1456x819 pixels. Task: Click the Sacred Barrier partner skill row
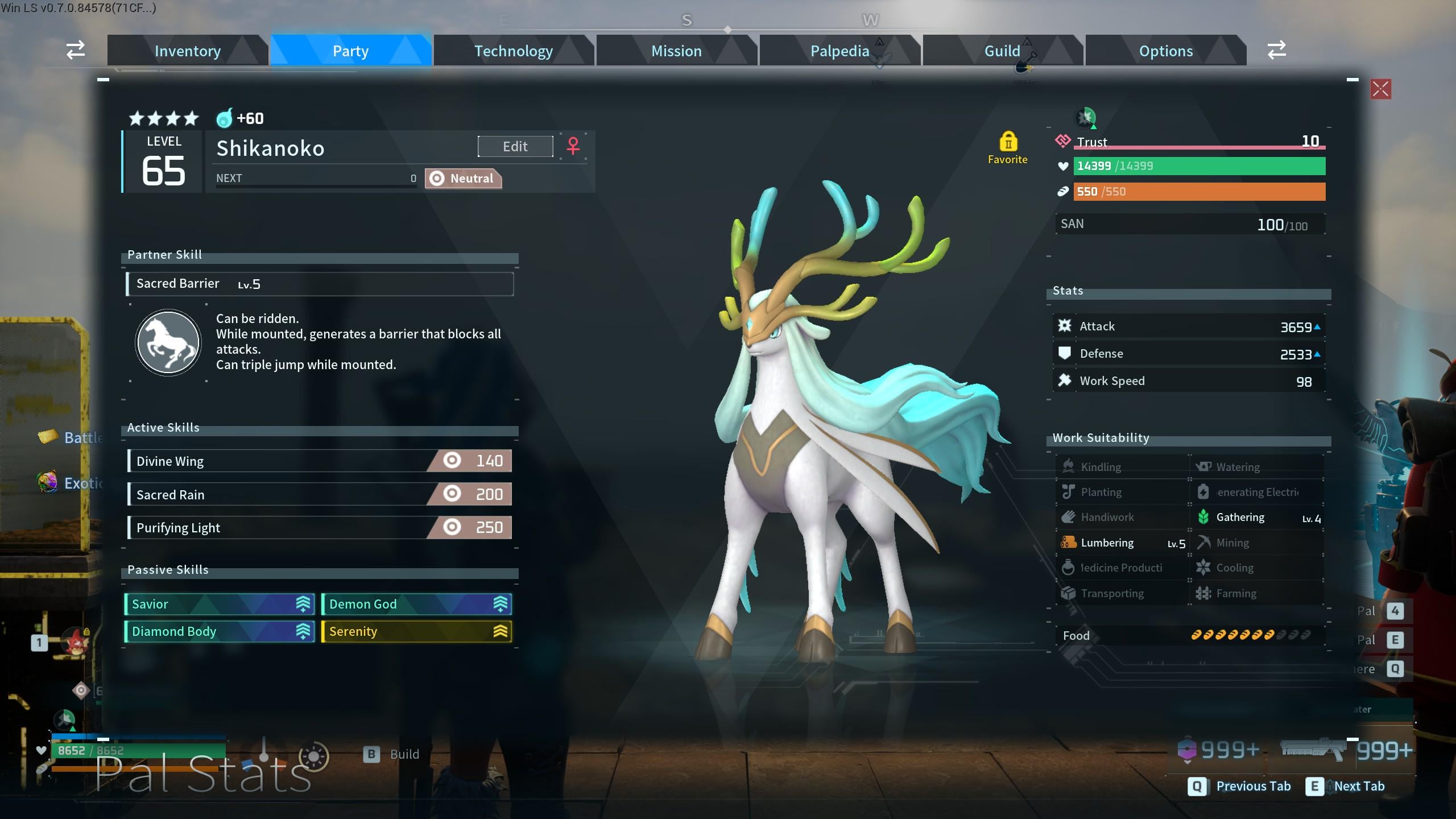[x=319, y=284]
